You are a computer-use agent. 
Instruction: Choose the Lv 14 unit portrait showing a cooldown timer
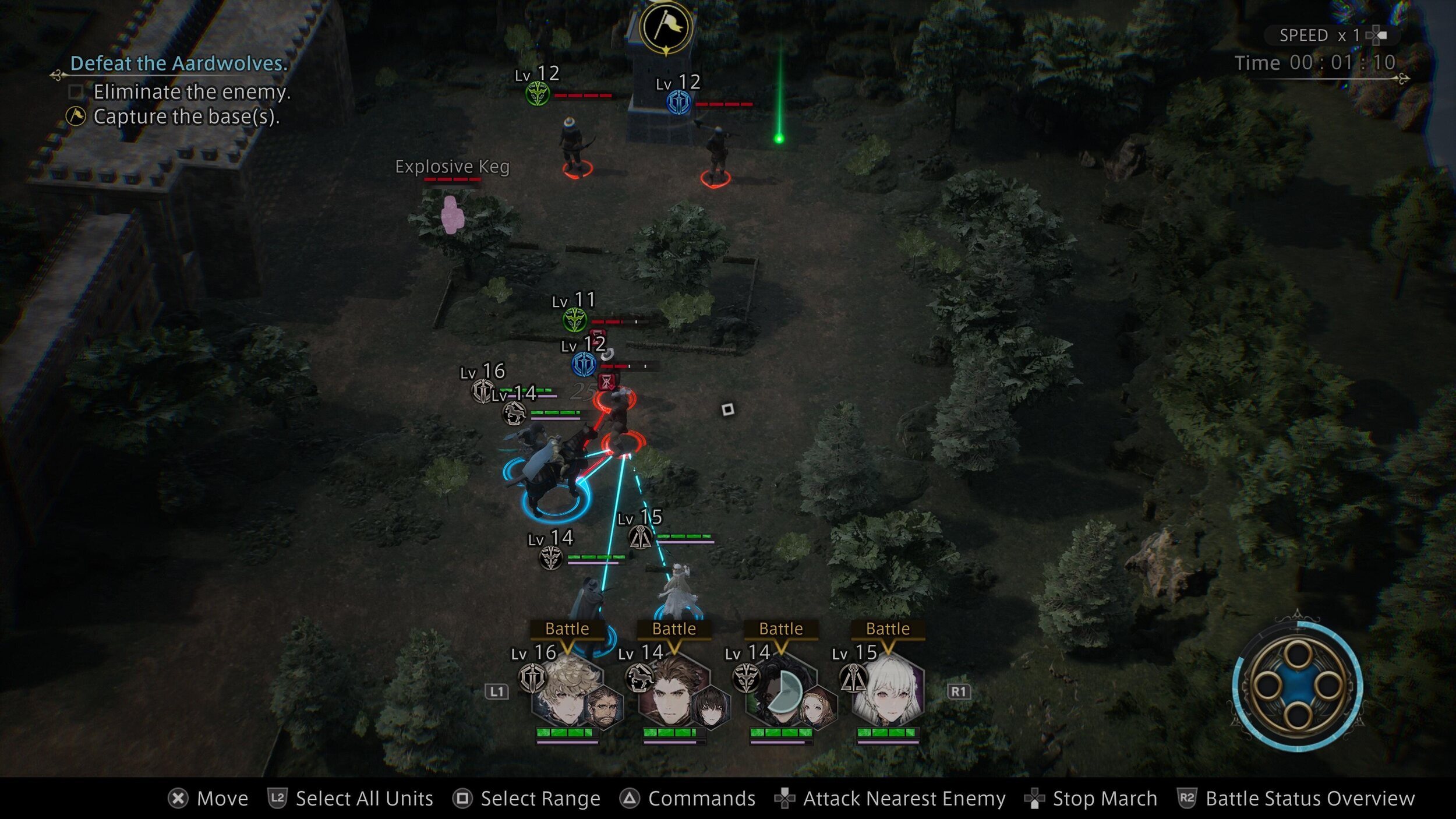click(783, 691)
